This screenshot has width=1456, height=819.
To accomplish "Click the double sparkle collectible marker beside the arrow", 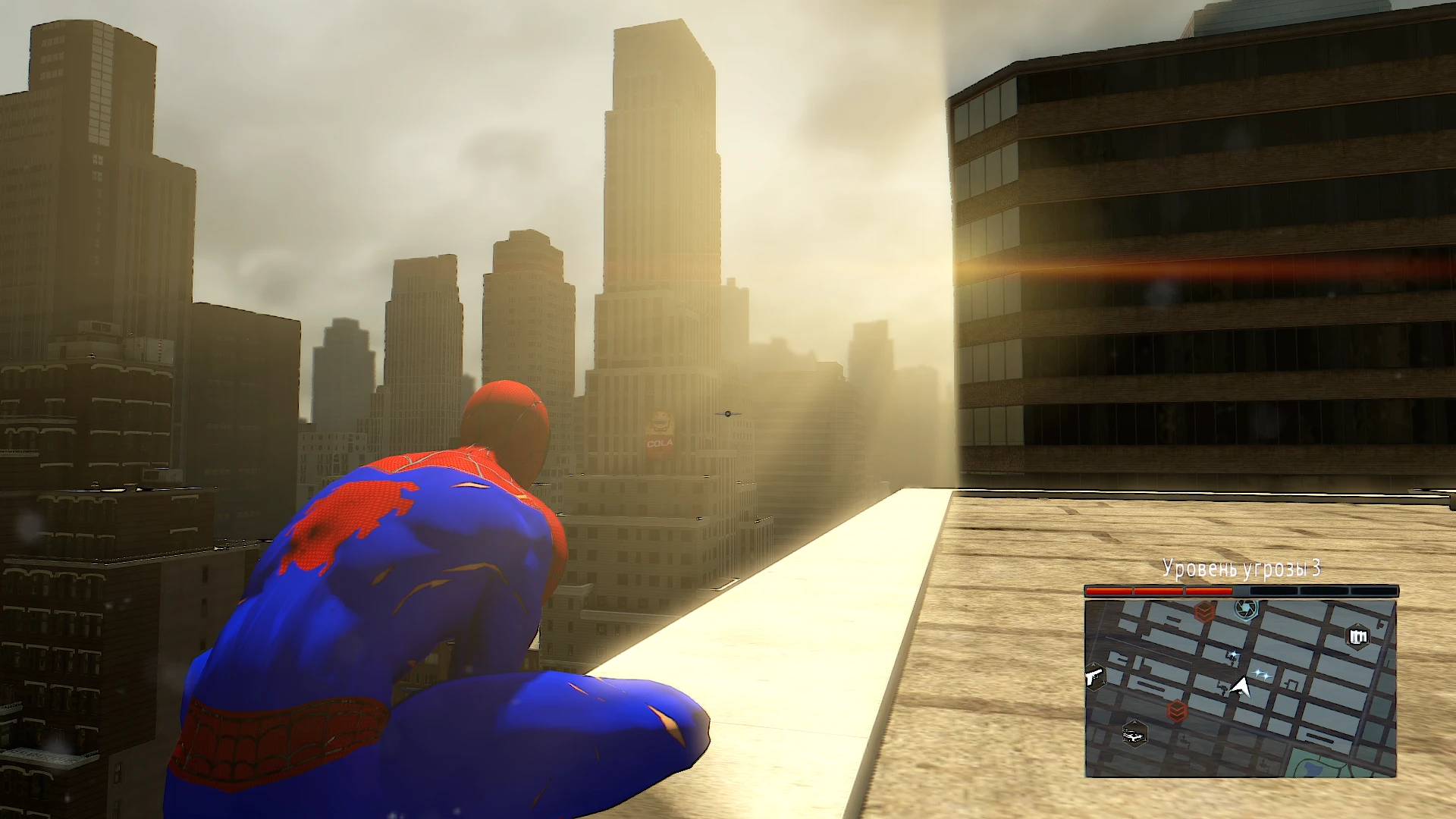I will coord(1262,673).
